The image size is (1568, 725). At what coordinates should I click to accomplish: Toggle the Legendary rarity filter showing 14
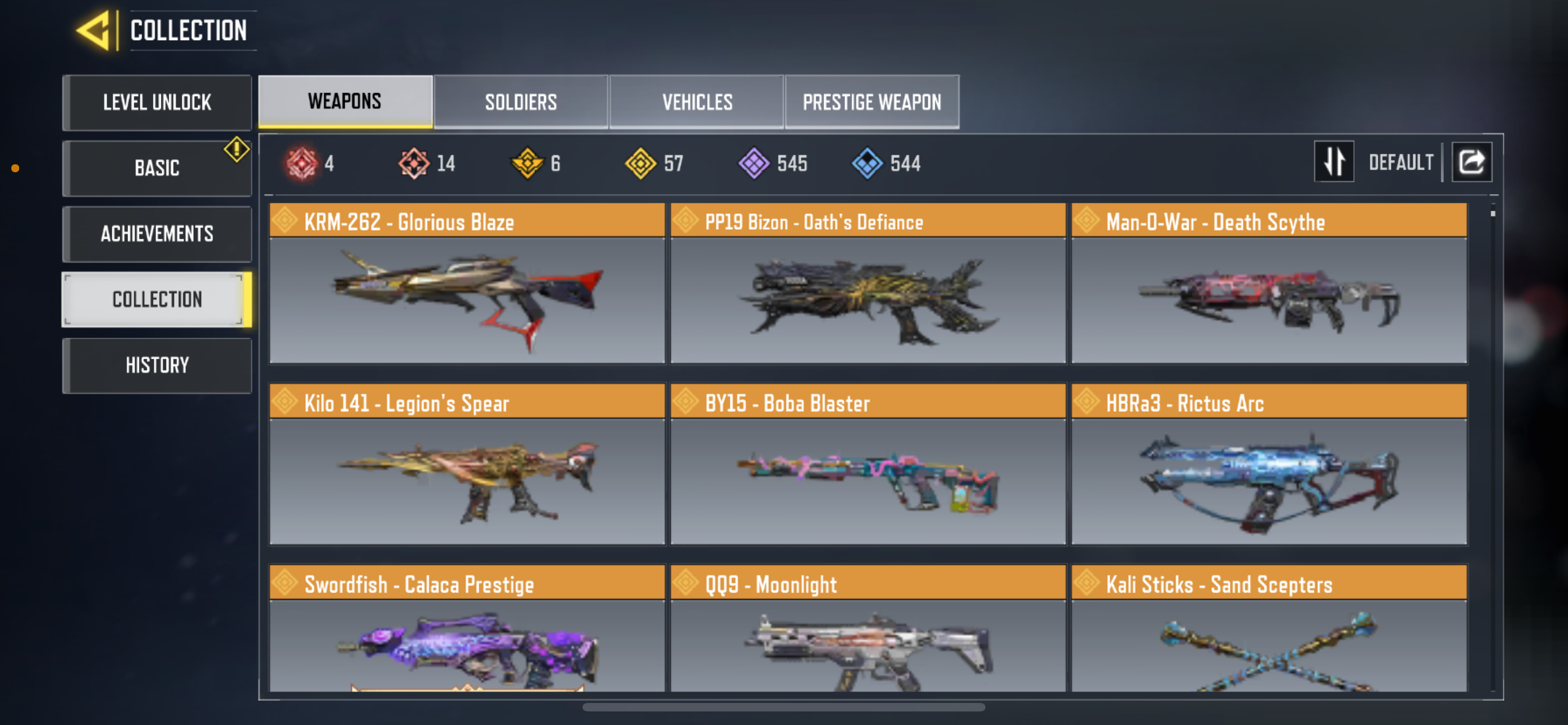pos(414,163)
